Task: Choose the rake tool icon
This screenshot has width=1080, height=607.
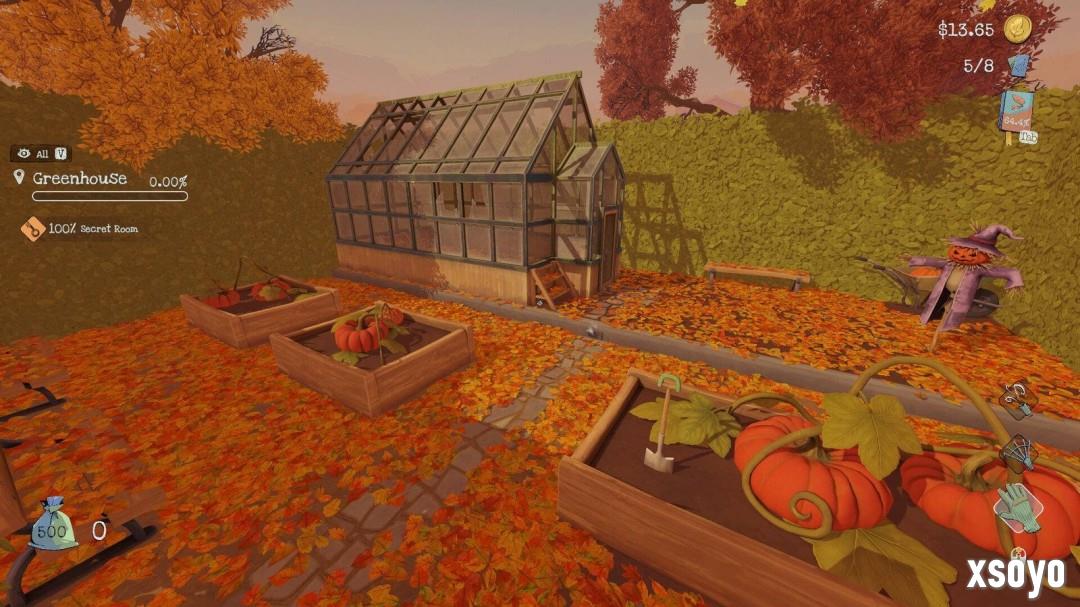Action: tap(1018, 453)
